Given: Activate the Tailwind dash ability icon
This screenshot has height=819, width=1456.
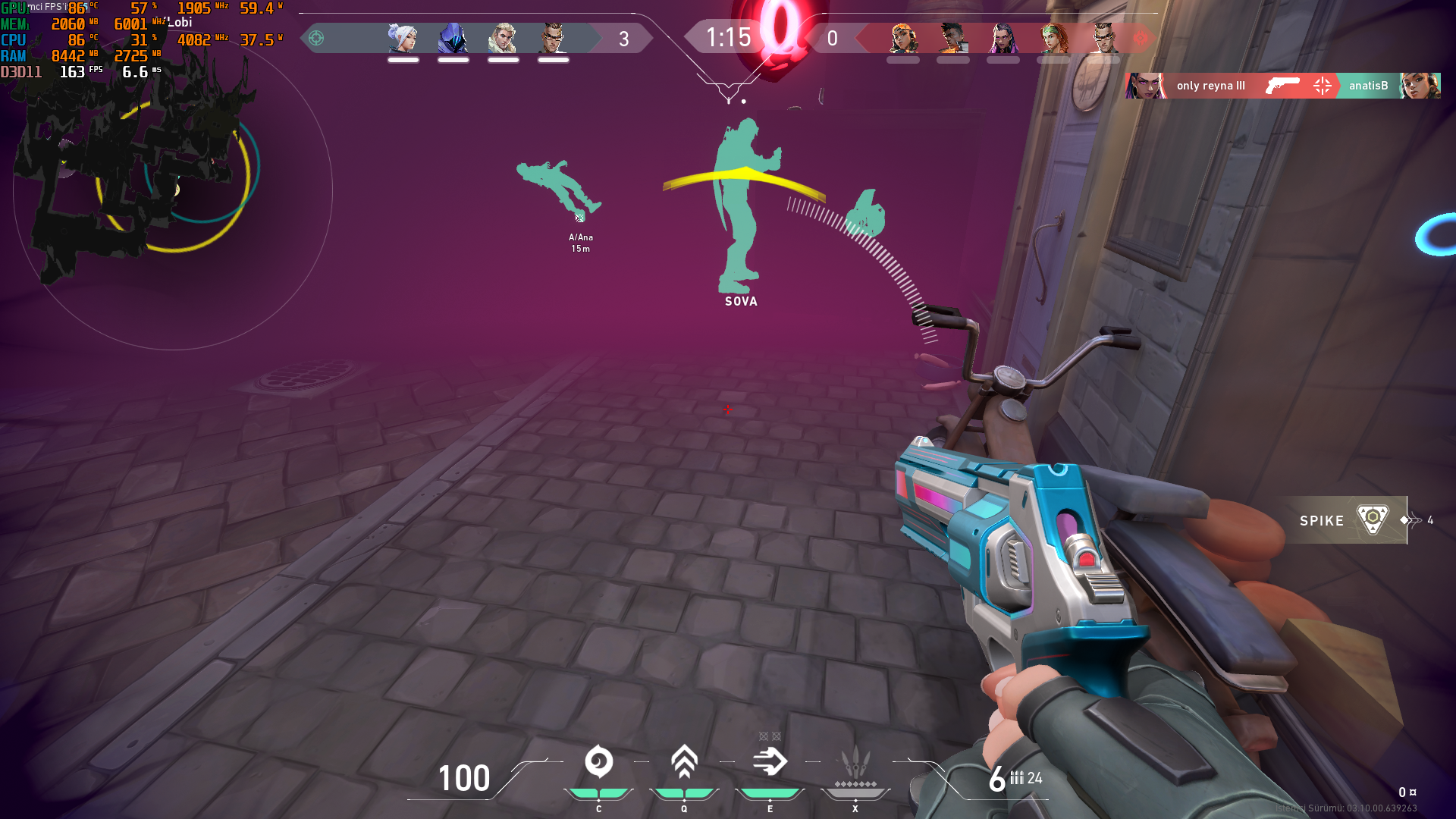Looking at the screenshot, I should pyautogui.click(x=770, y=762).
